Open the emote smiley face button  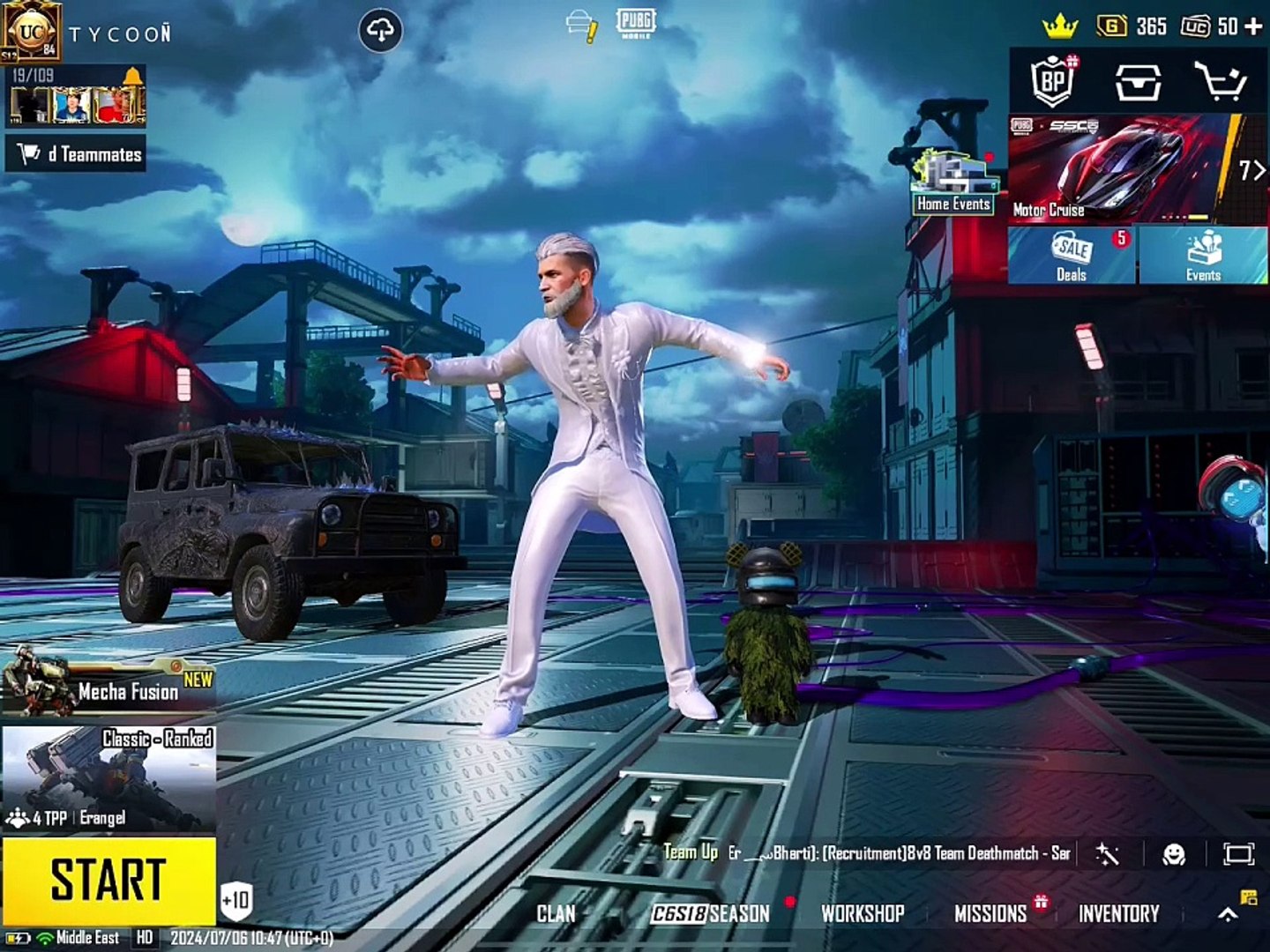coord(1174,853)
